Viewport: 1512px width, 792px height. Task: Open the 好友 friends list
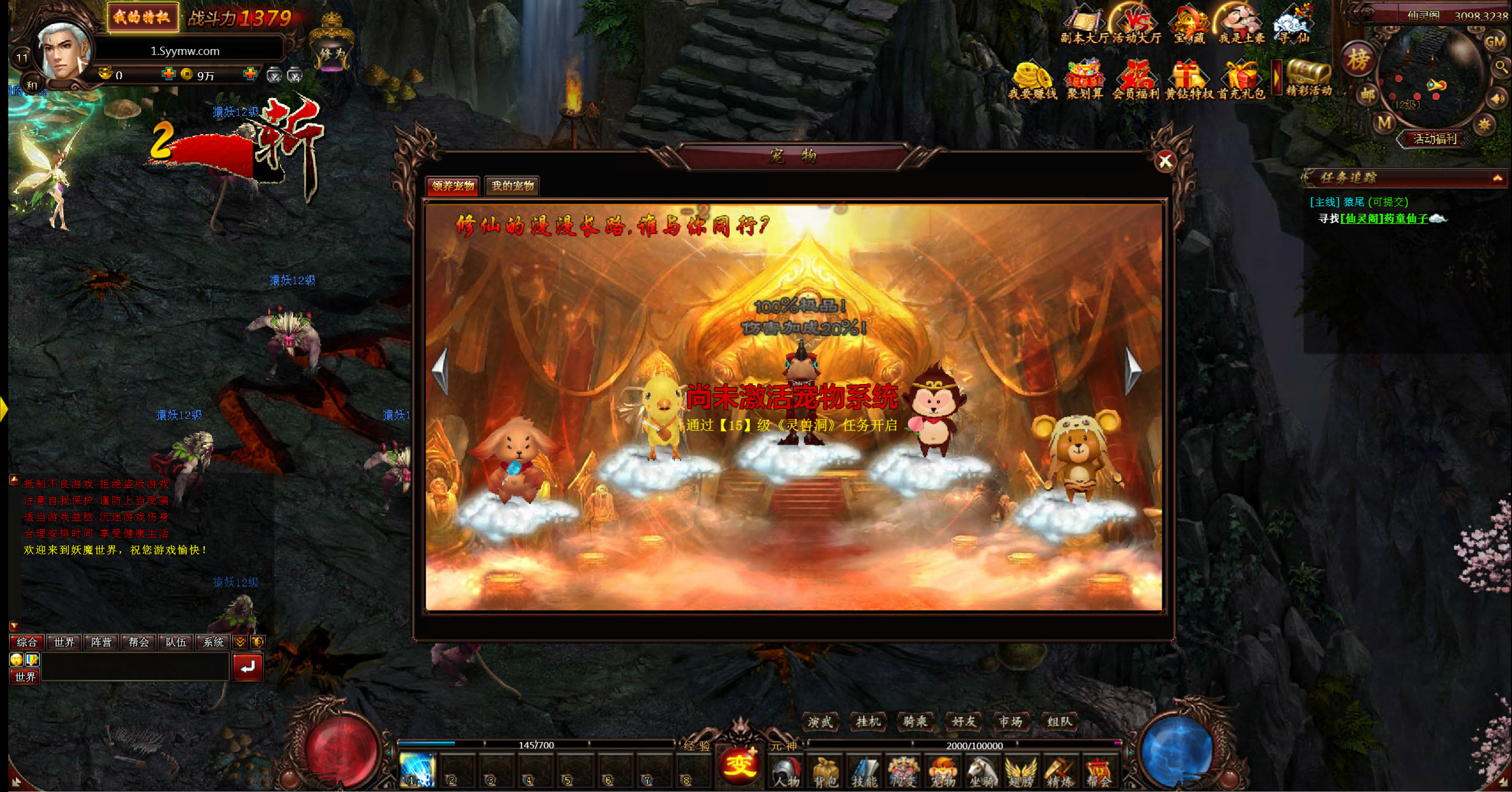click(963, 721)
